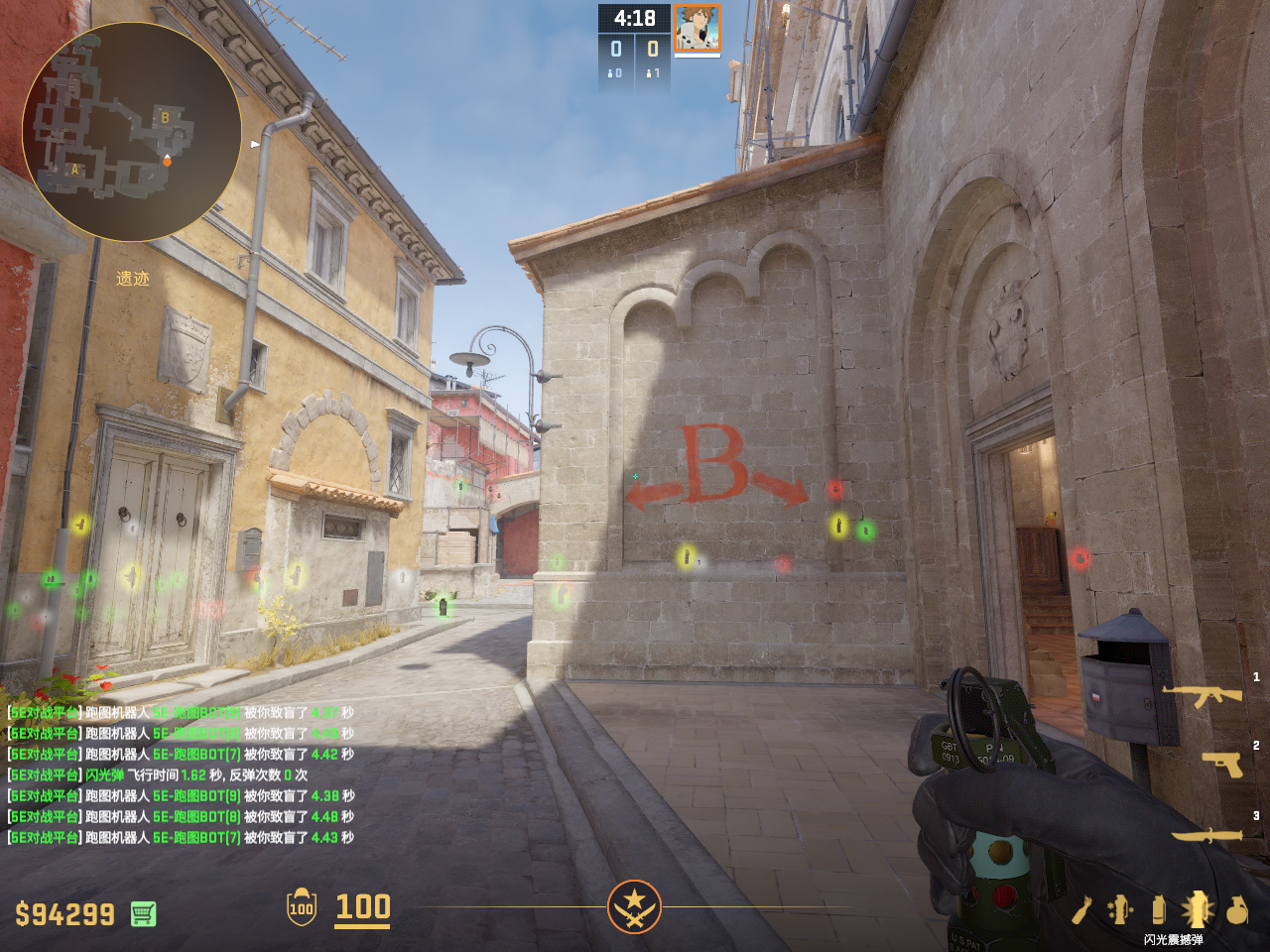1270x952 pixels.
Task: Click the highlighted flashbang icon
Action: tap(1197, 908)
